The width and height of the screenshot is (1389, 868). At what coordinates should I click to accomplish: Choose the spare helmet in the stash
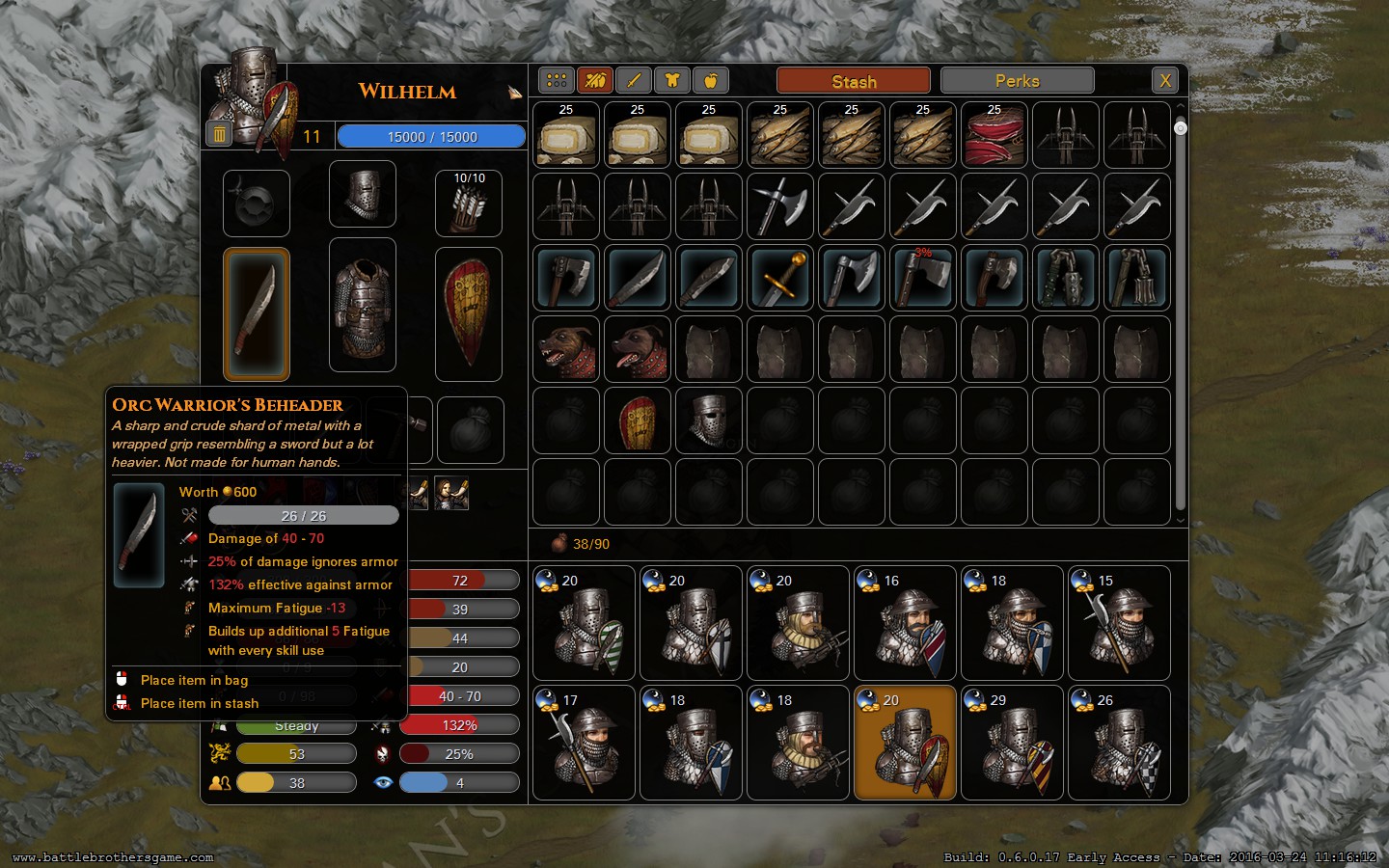(709, 420)
